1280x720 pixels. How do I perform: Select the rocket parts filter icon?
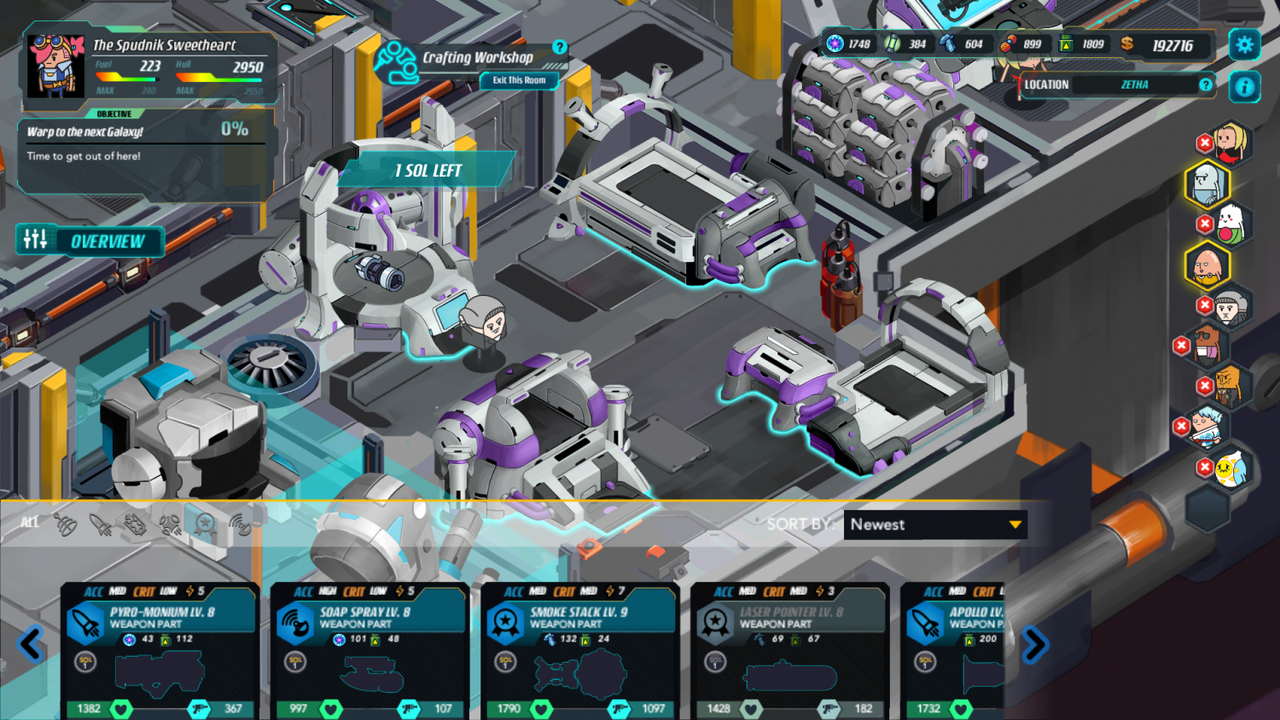[100, 522]
